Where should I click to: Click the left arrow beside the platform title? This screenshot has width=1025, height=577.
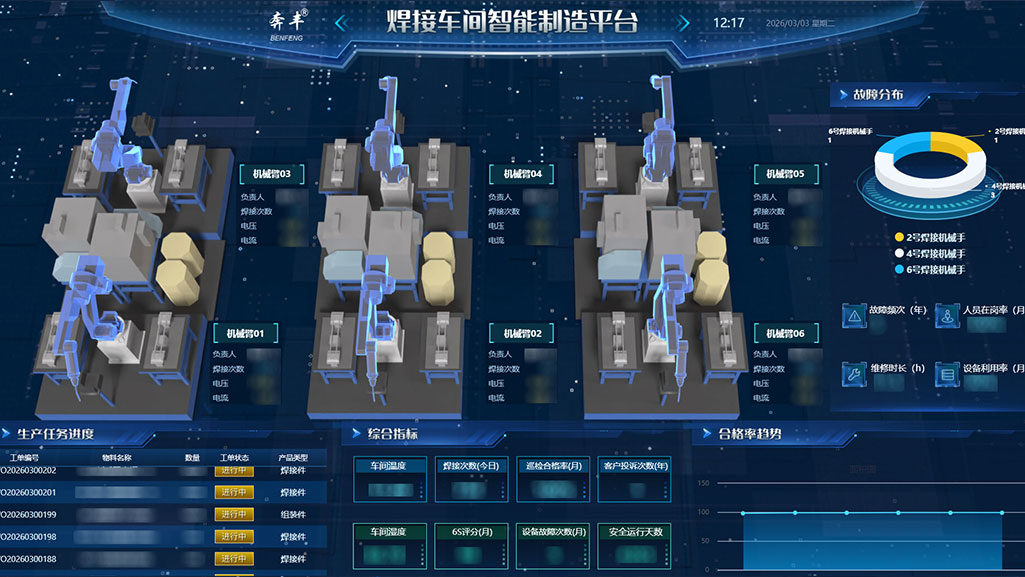(341, 23)
